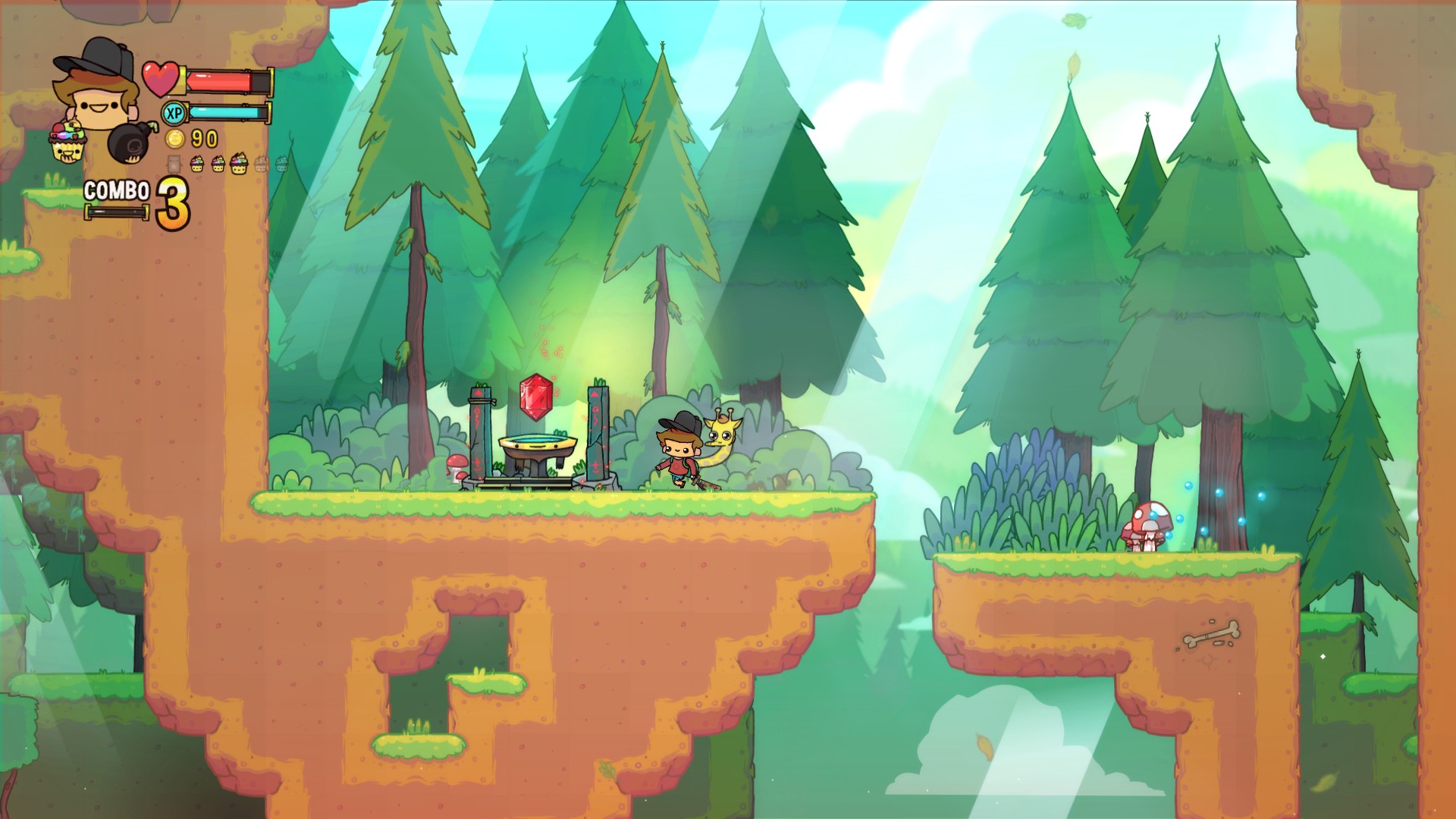The height and width of the screenshot is (819, 1456).
Task: Click the first collected cupcake counter icon
Action: [198, 164]
